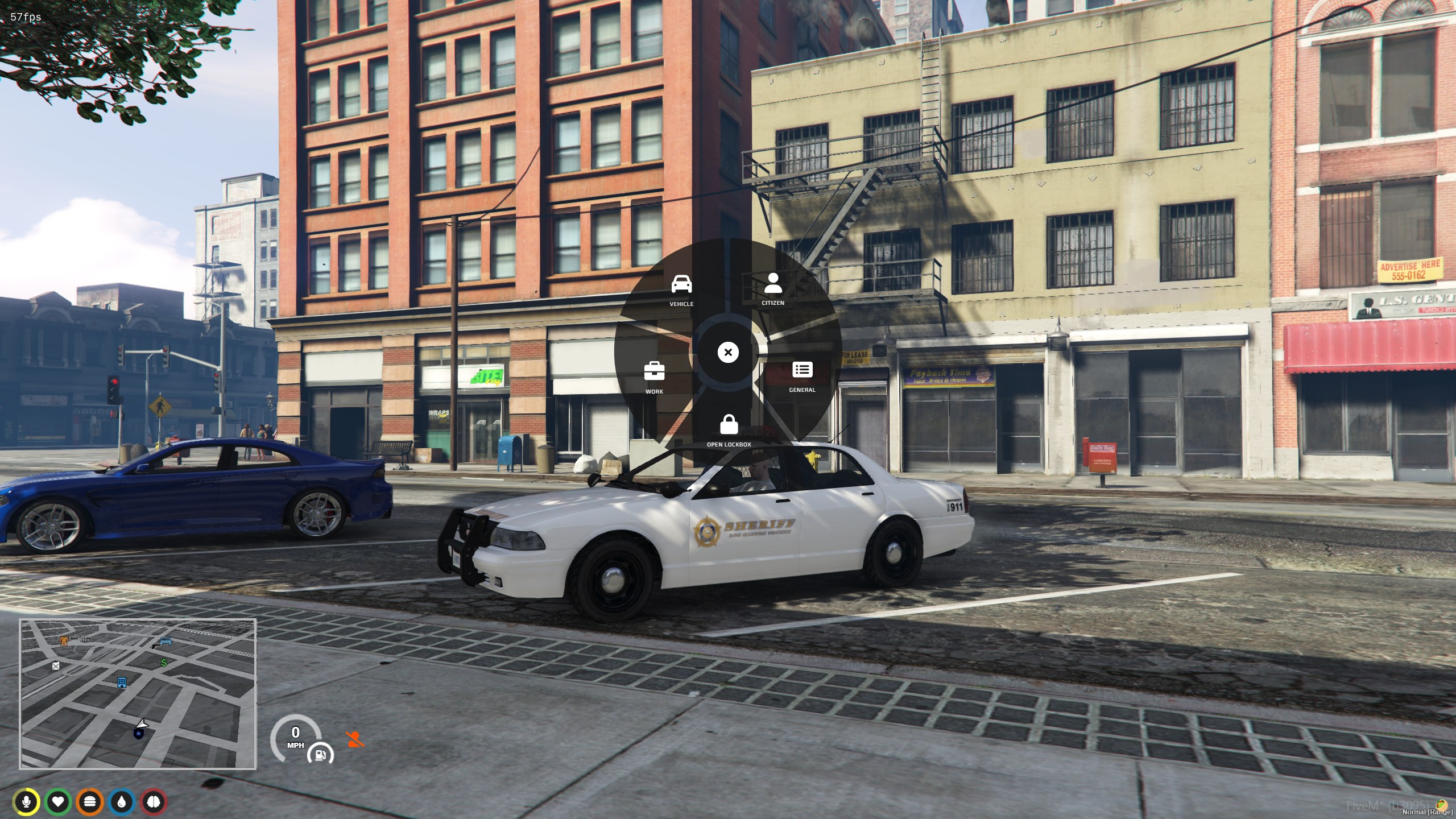The image size is (1456, 819).
Task: Select the green dollar marker on minimap
Action: [x=164, y=663]
